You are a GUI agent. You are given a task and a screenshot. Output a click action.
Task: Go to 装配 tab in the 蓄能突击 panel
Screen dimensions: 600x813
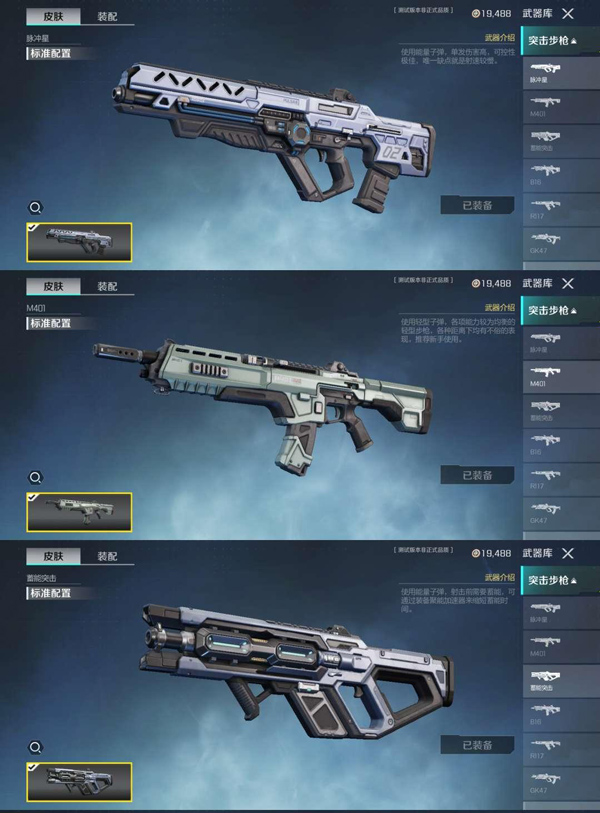pyautogui.click(x=107, y=556)
